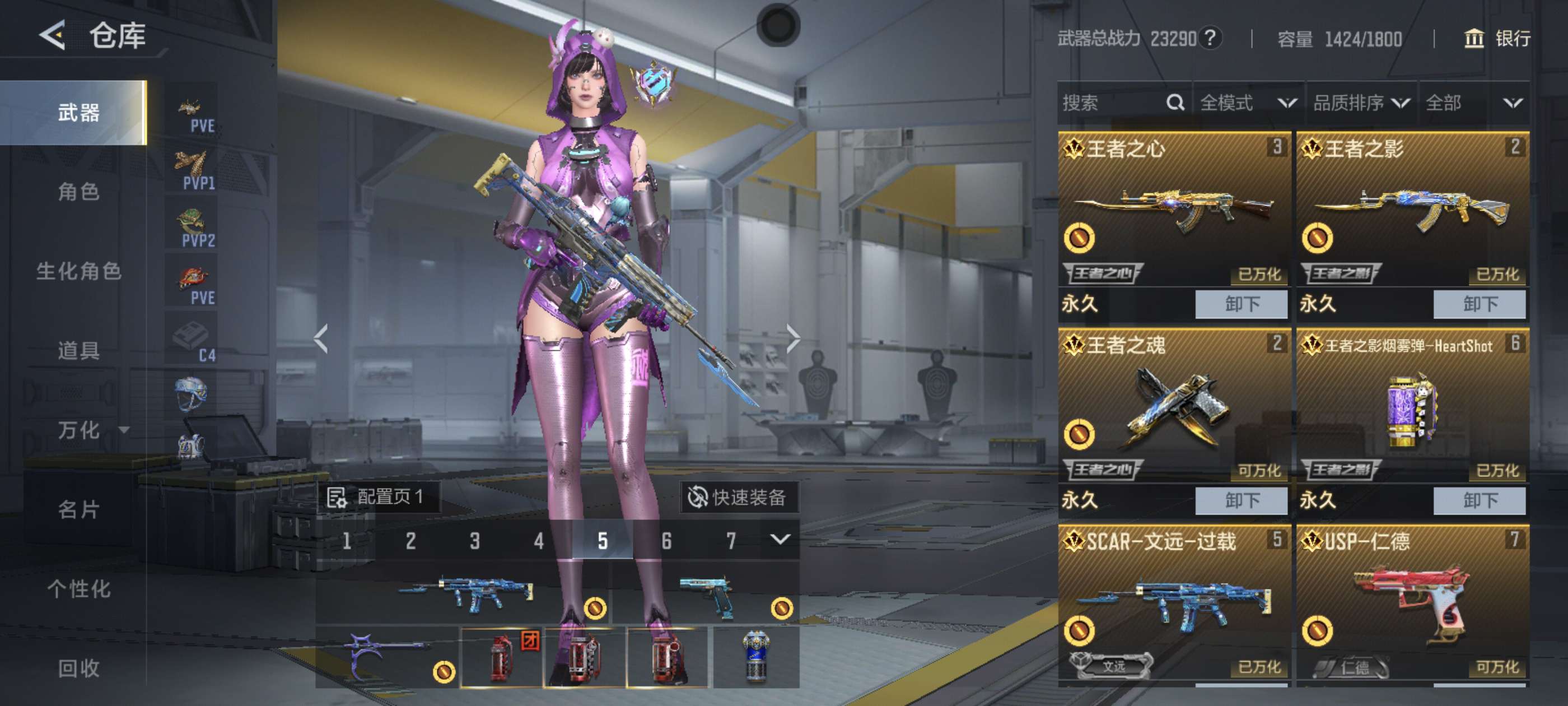This screenshot has width=1568, height=706.
Task: Show help for 武器总战力 question mark
Action: [x=1211, y=38]
